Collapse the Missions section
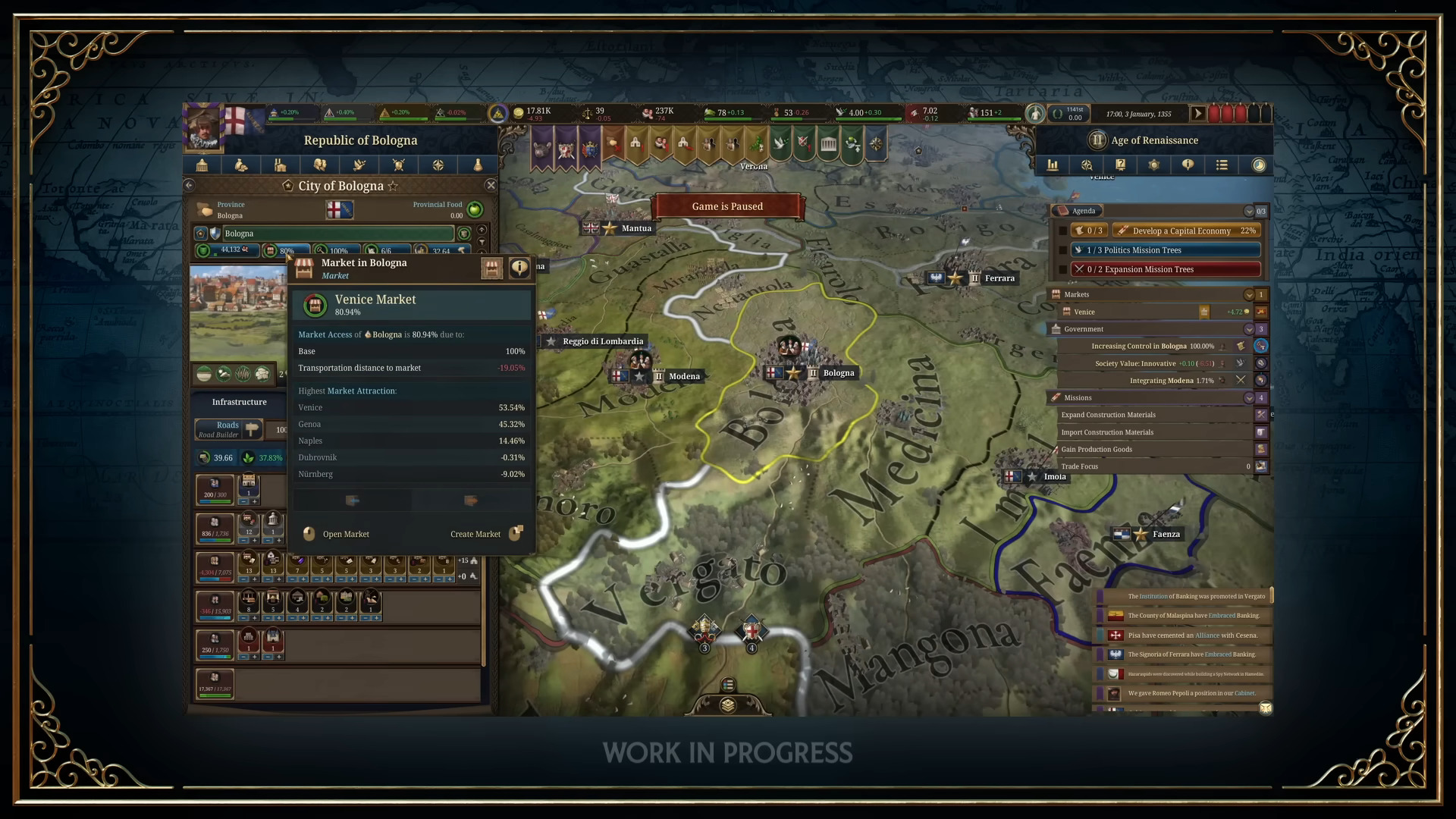Image resolution: width=1456 pixels, height=819 pixels. pos(1249,397)
